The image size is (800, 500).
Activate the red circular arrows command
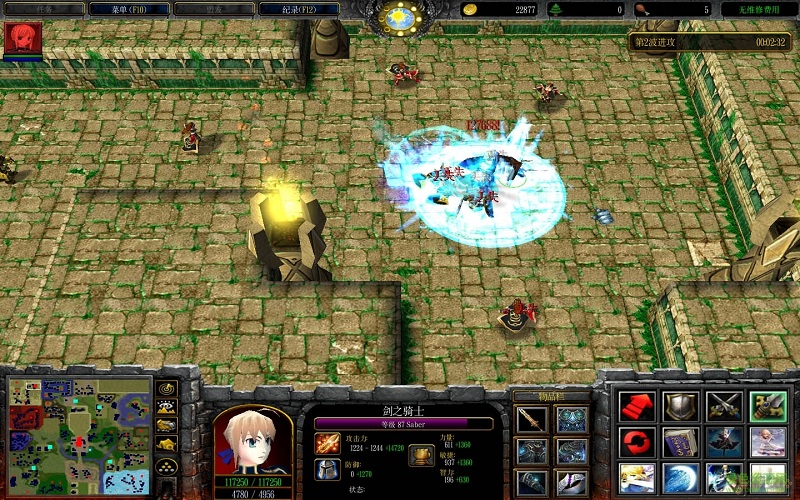[x=637, y=440]
